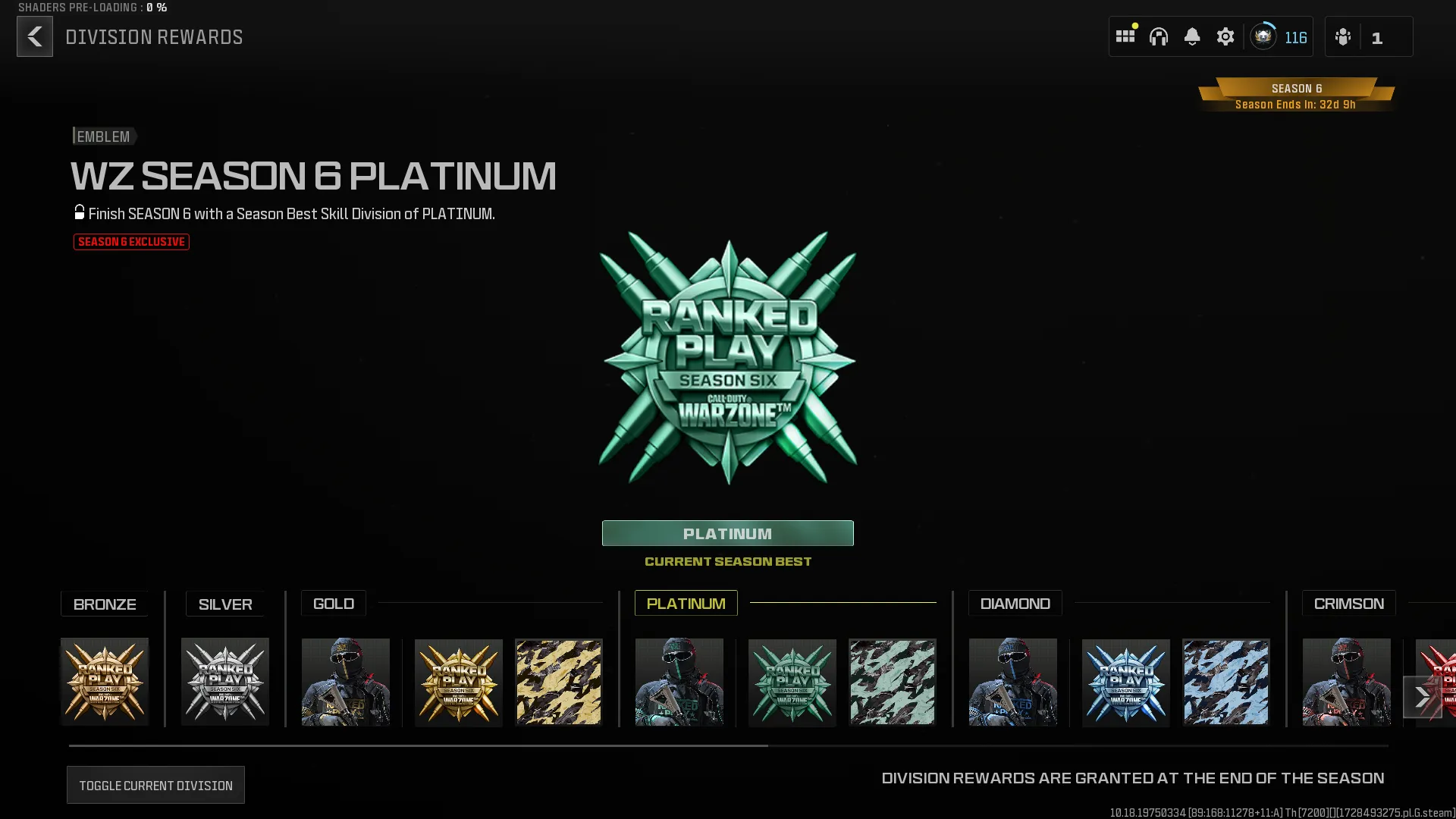Open voice chat headset settings
This screenshot has height=819, width=1456.
coord(1159,36)
